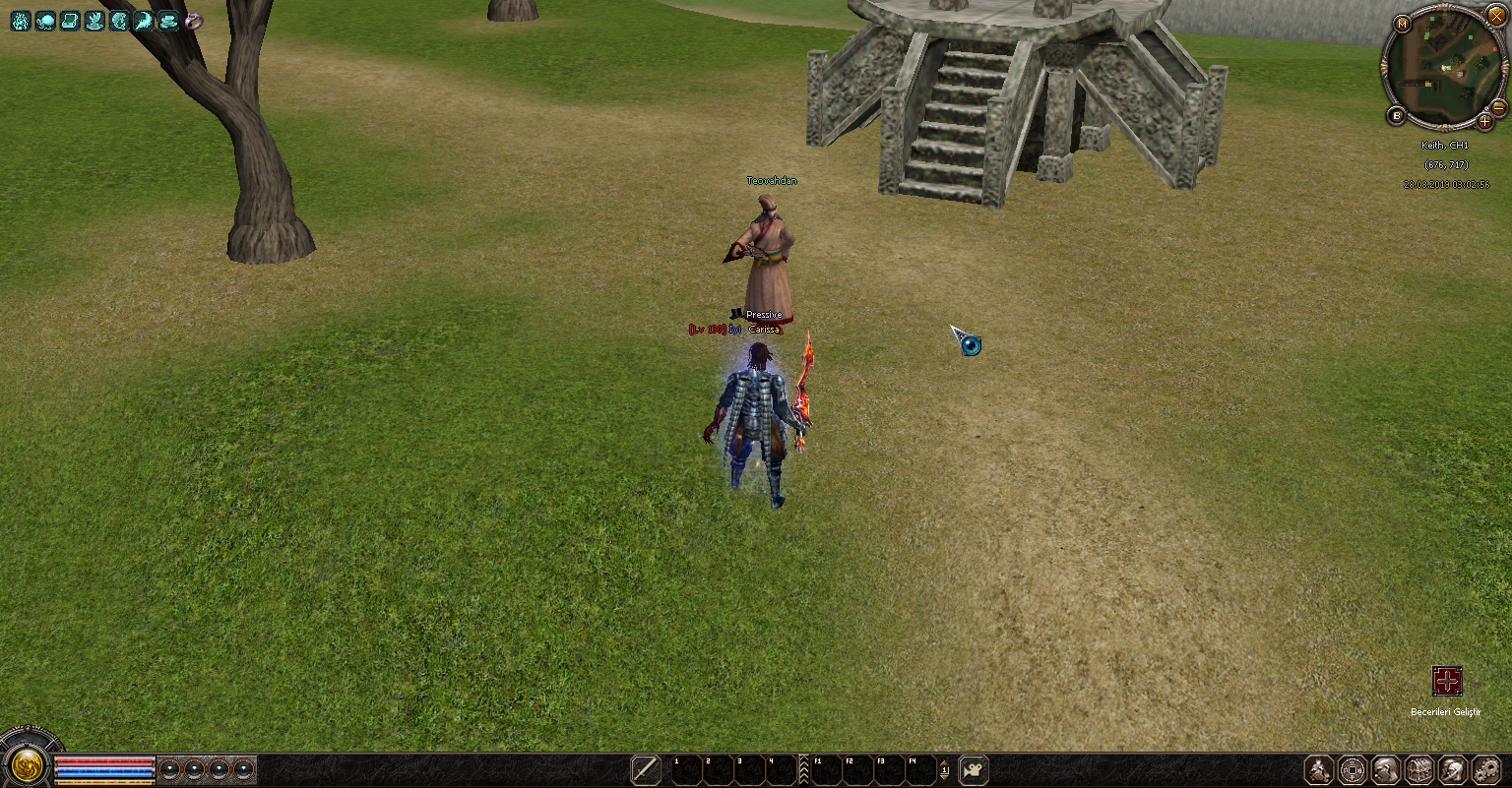The image size is (1512, 788).
Task: Click the circular minimap
Action: click(x=1444, y=67)
